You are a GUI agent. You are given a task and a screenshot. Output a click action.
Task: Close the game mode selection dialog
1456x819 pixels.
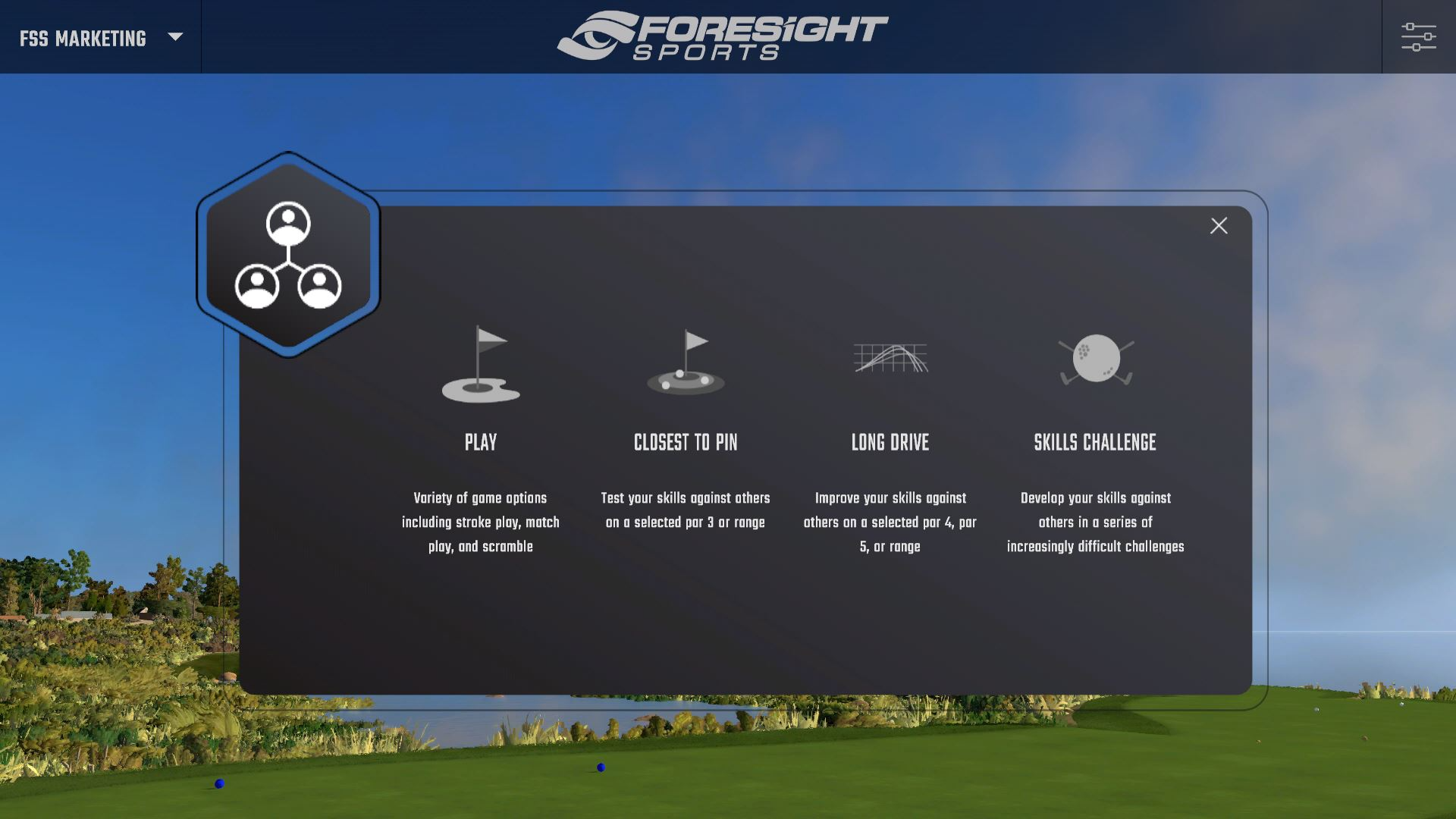pos(1219,225)
